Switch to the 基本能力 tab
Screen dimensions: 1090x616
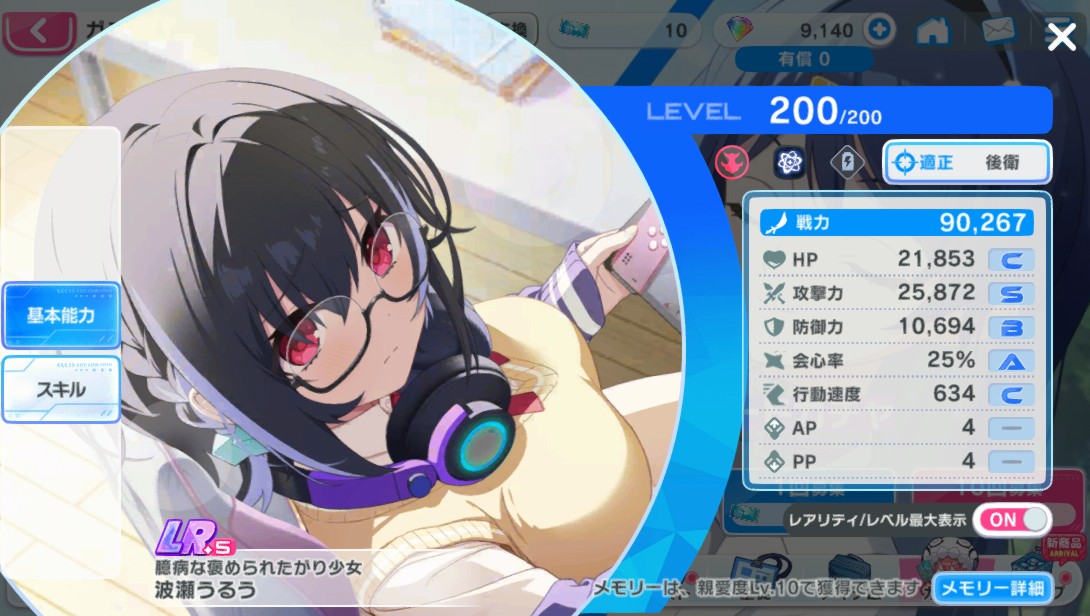tap(61, 315)
